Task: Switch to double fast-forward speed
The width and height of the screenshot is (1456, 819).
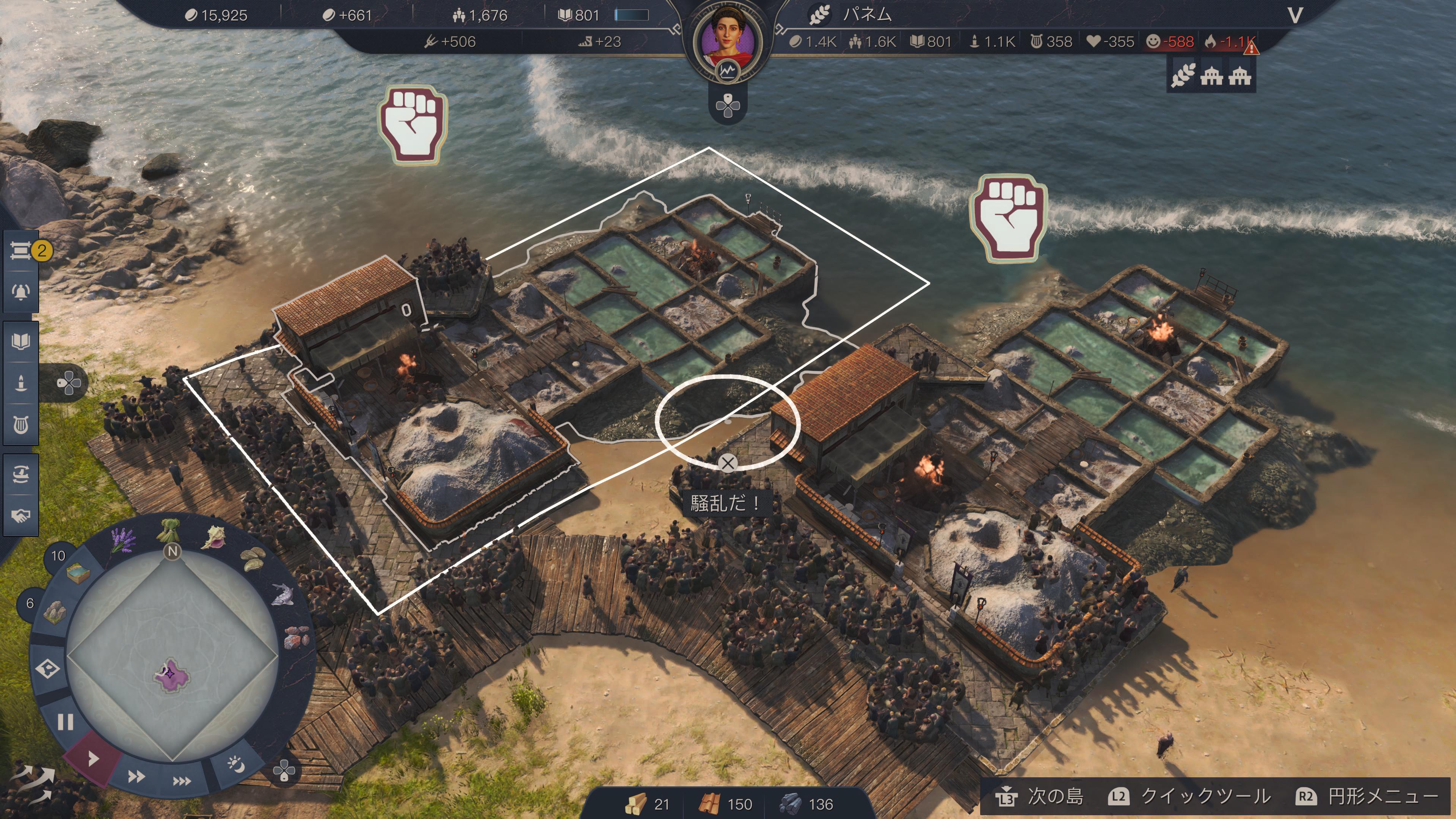Action: tap(136, 777)
